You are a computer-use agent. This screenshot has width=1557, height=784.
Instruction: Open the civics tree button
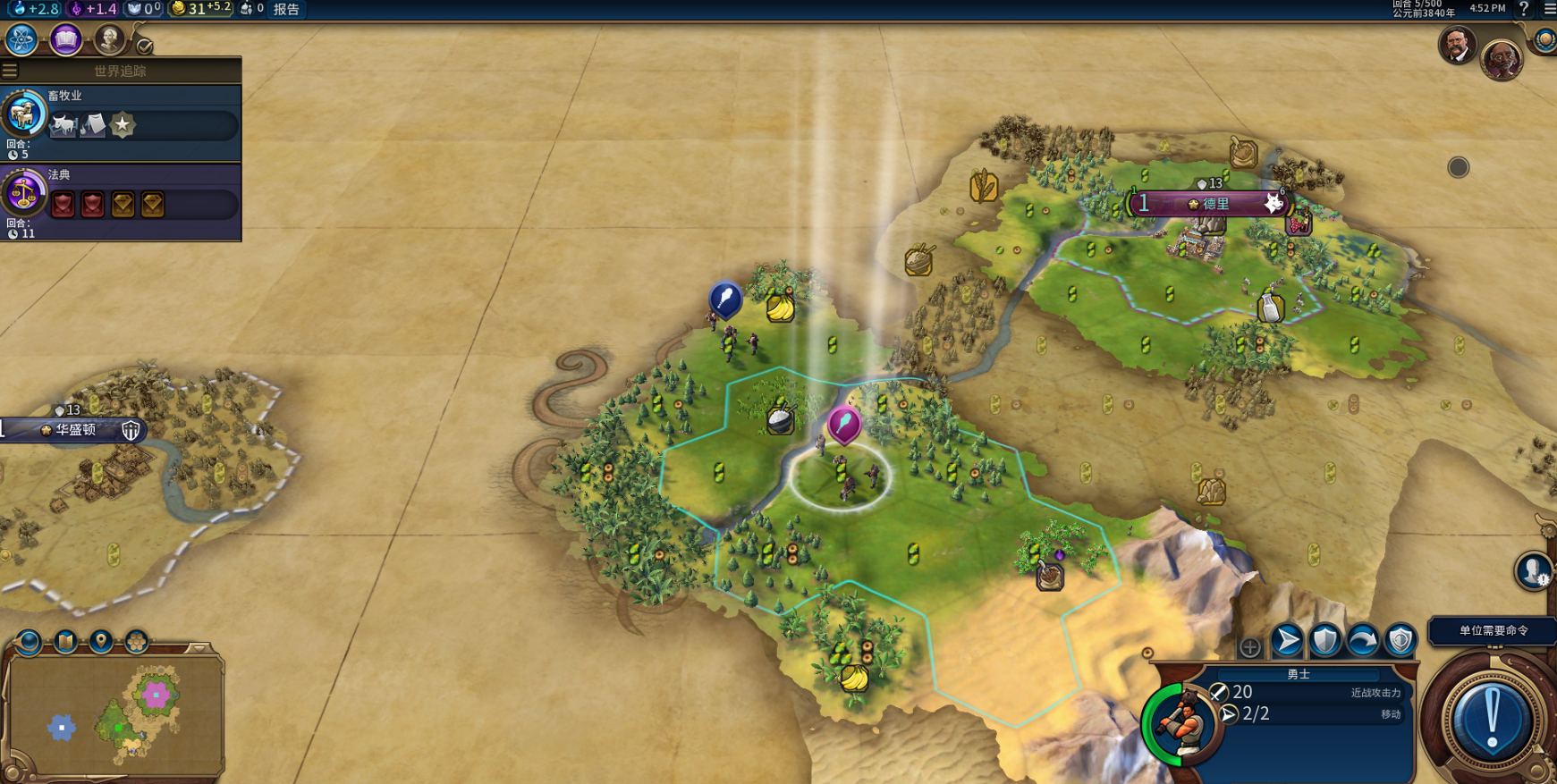66,40
